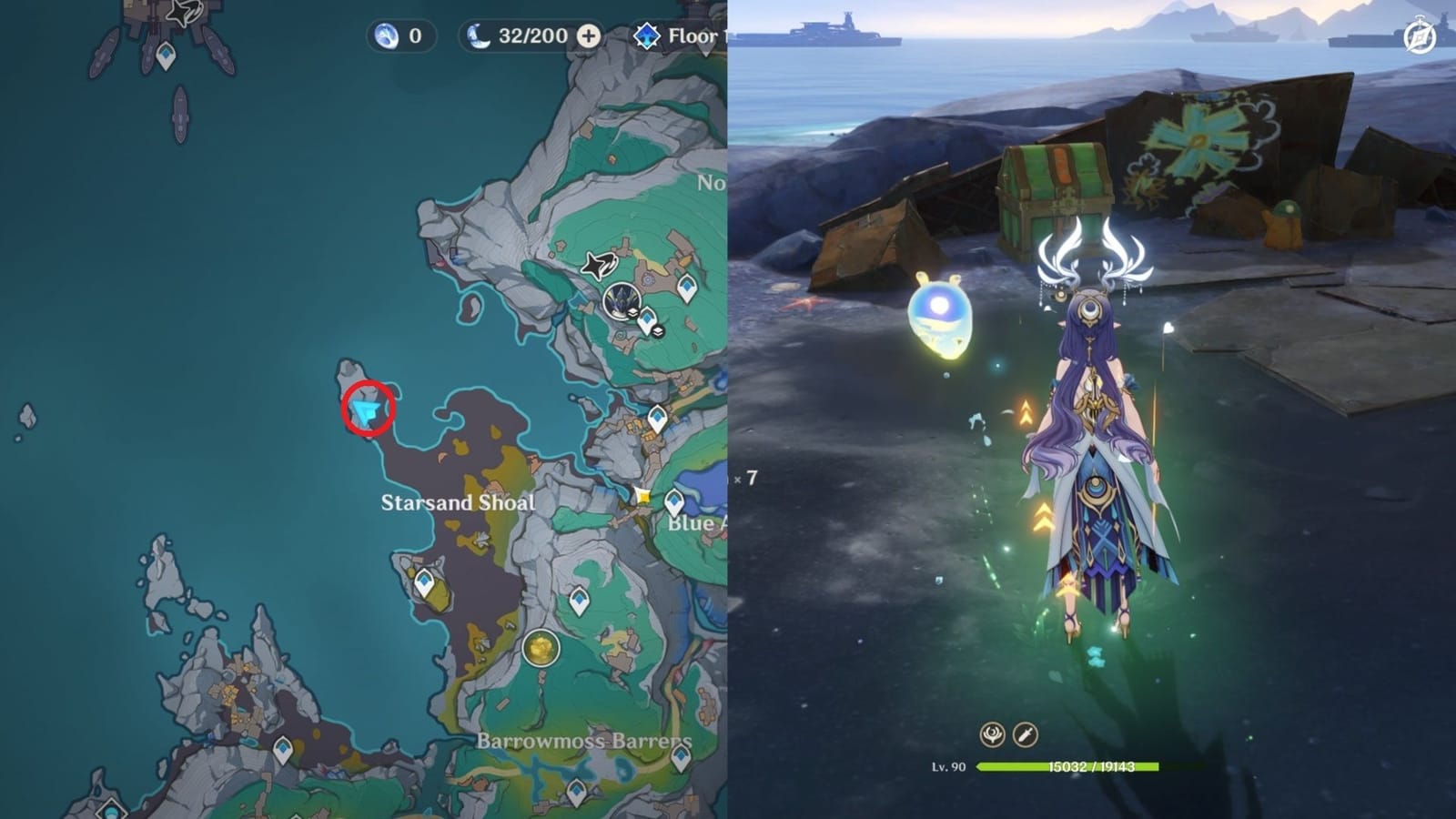The height and width of the screenshot is (819, 1456).
Task: Click a diamond chest marker on the map coast
Action: click(x=424, y=582)
